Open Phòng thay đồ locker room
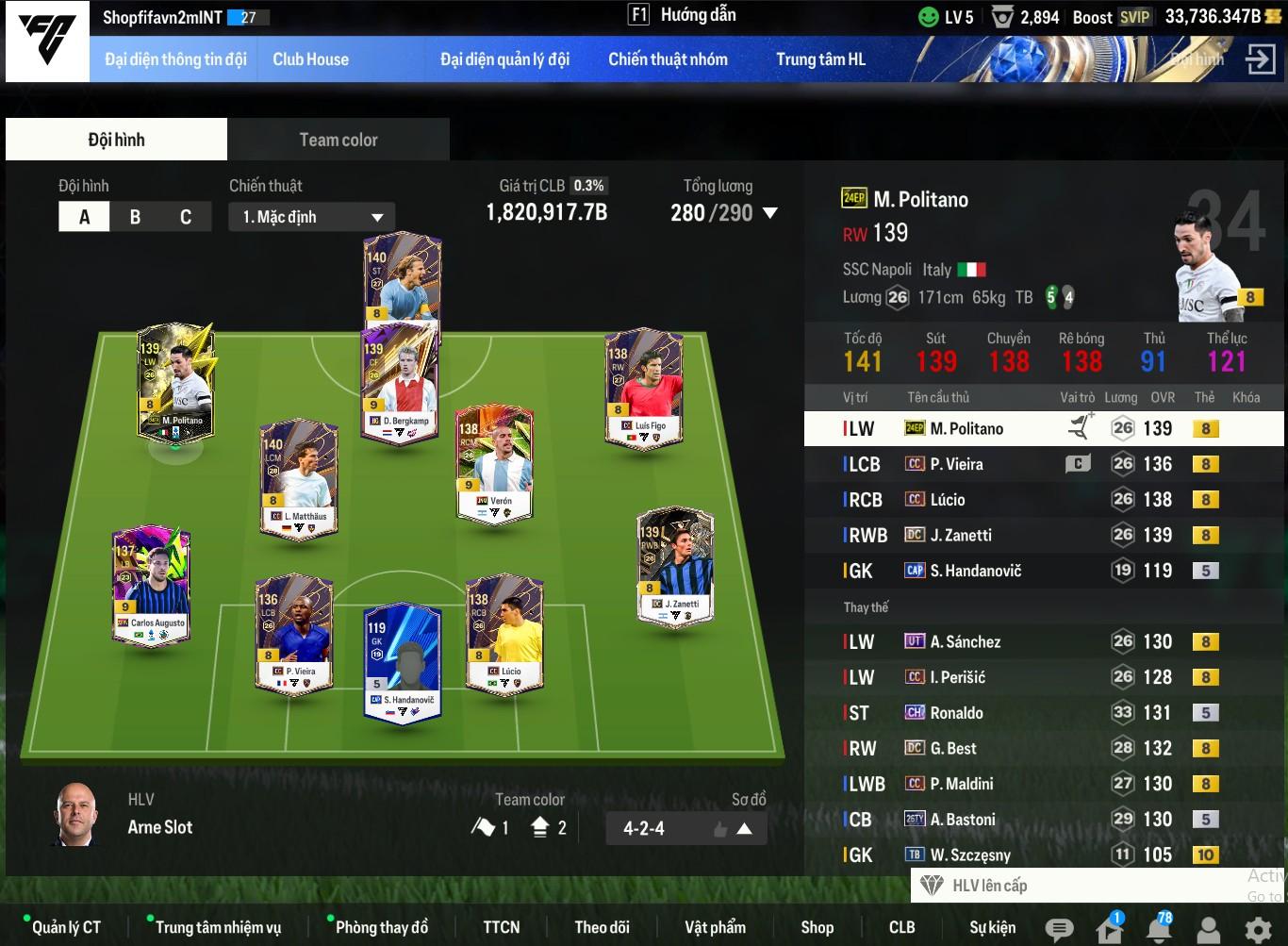This screenshot has height=946, width=1288. 381,927
